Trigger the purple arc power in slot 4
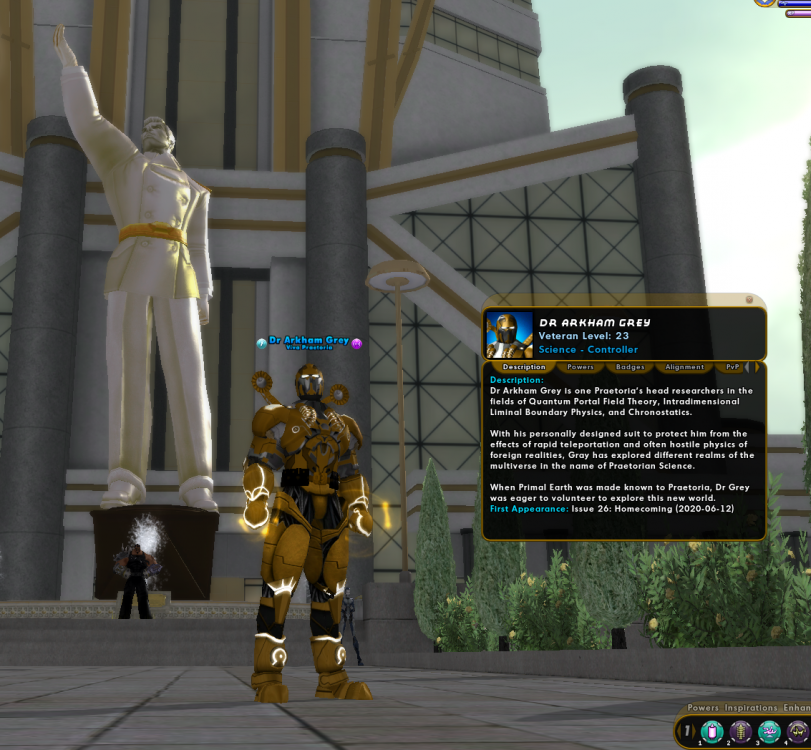The image size is (811, 750). pos(797,732)
